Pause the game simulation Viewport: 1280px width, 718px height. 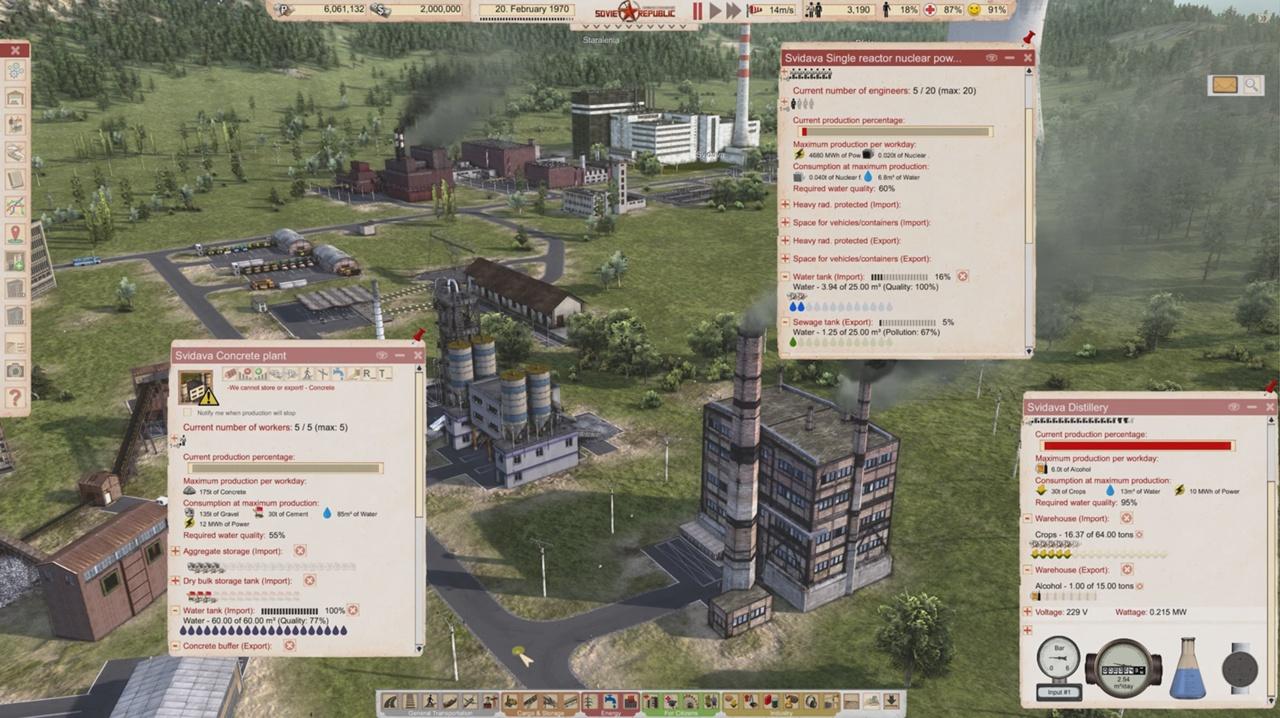click(x=698, y=11)
